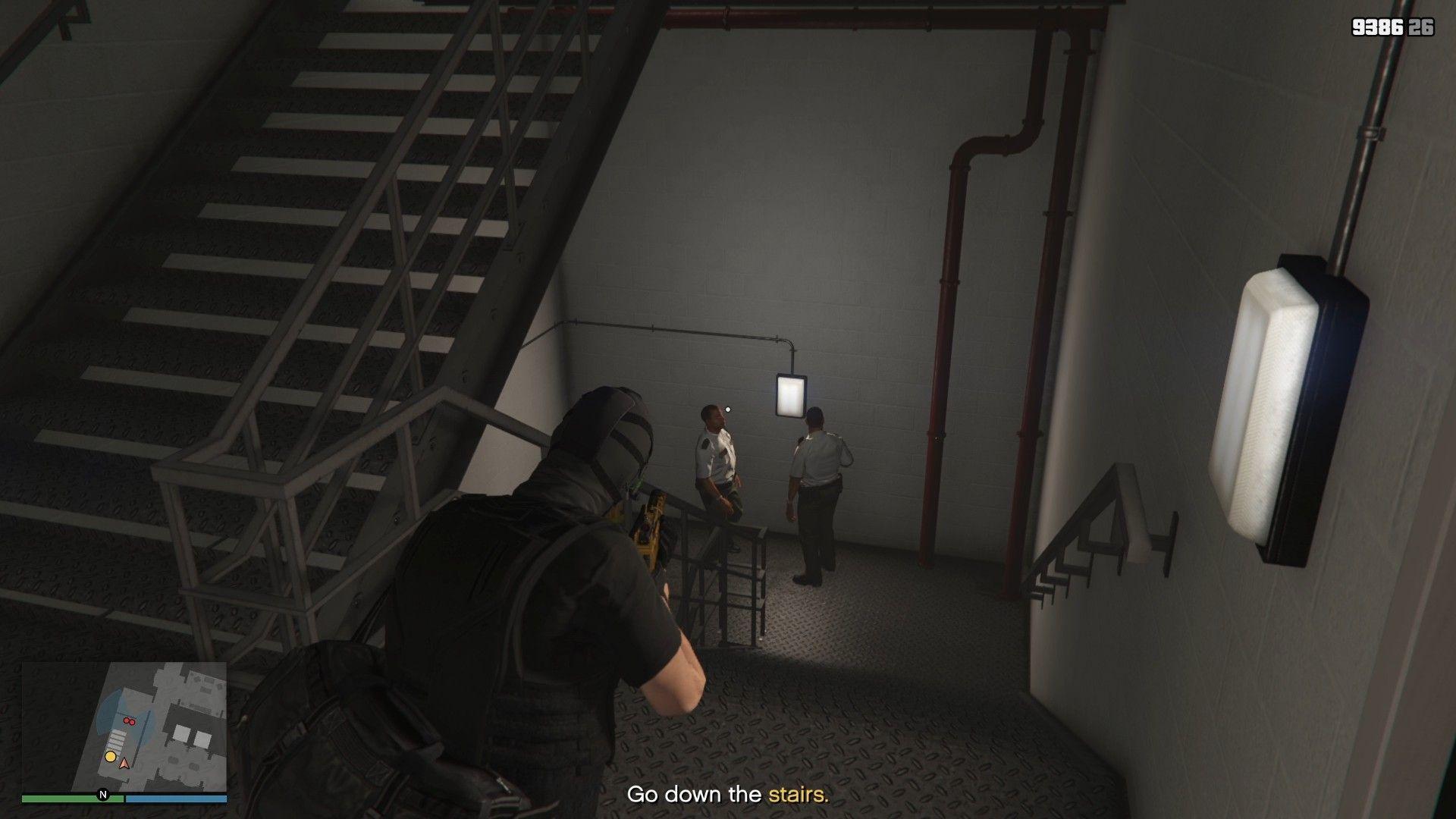Click the staircase shown inside the minimap
This screenshot has height=819, width=1456.
[x=116, y=739]
